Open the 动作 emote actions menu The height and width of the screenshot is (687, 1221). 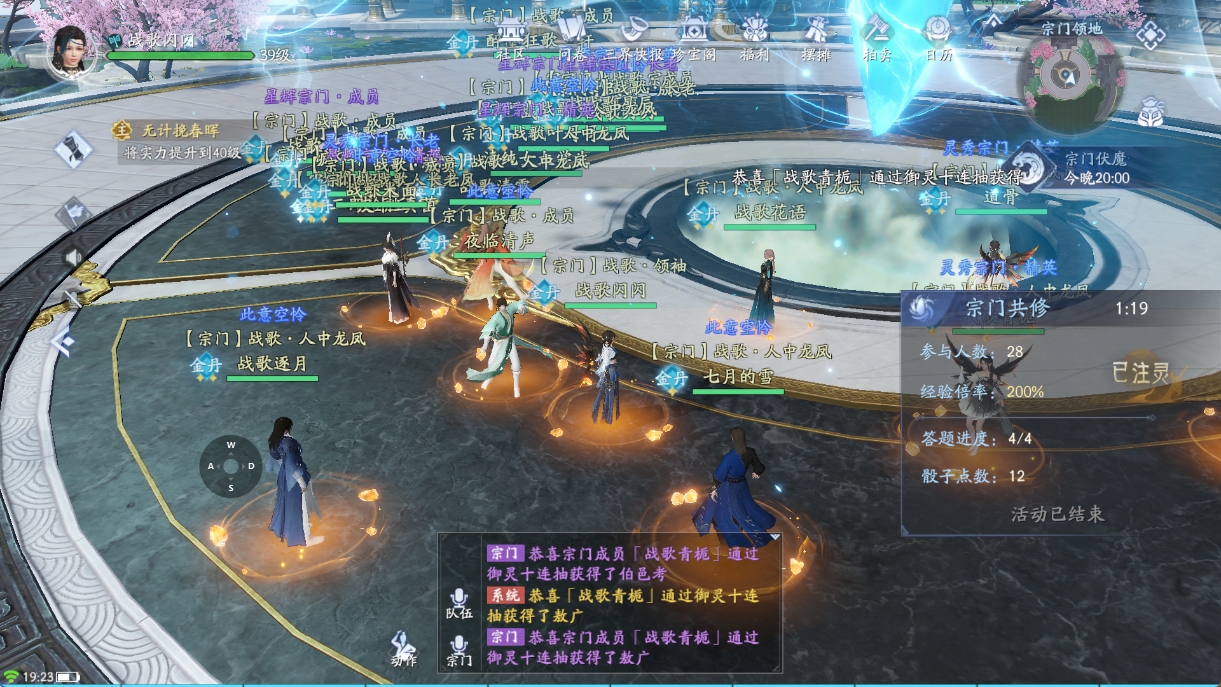(x=404, y=647)
